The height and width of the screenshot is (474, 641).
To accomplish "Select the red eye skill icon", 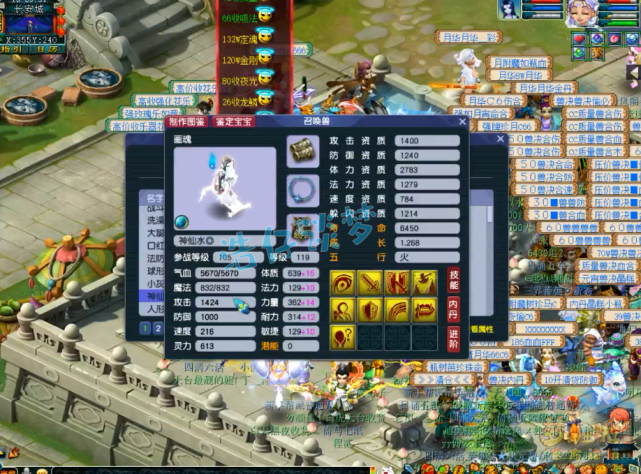I will (343, 284).
